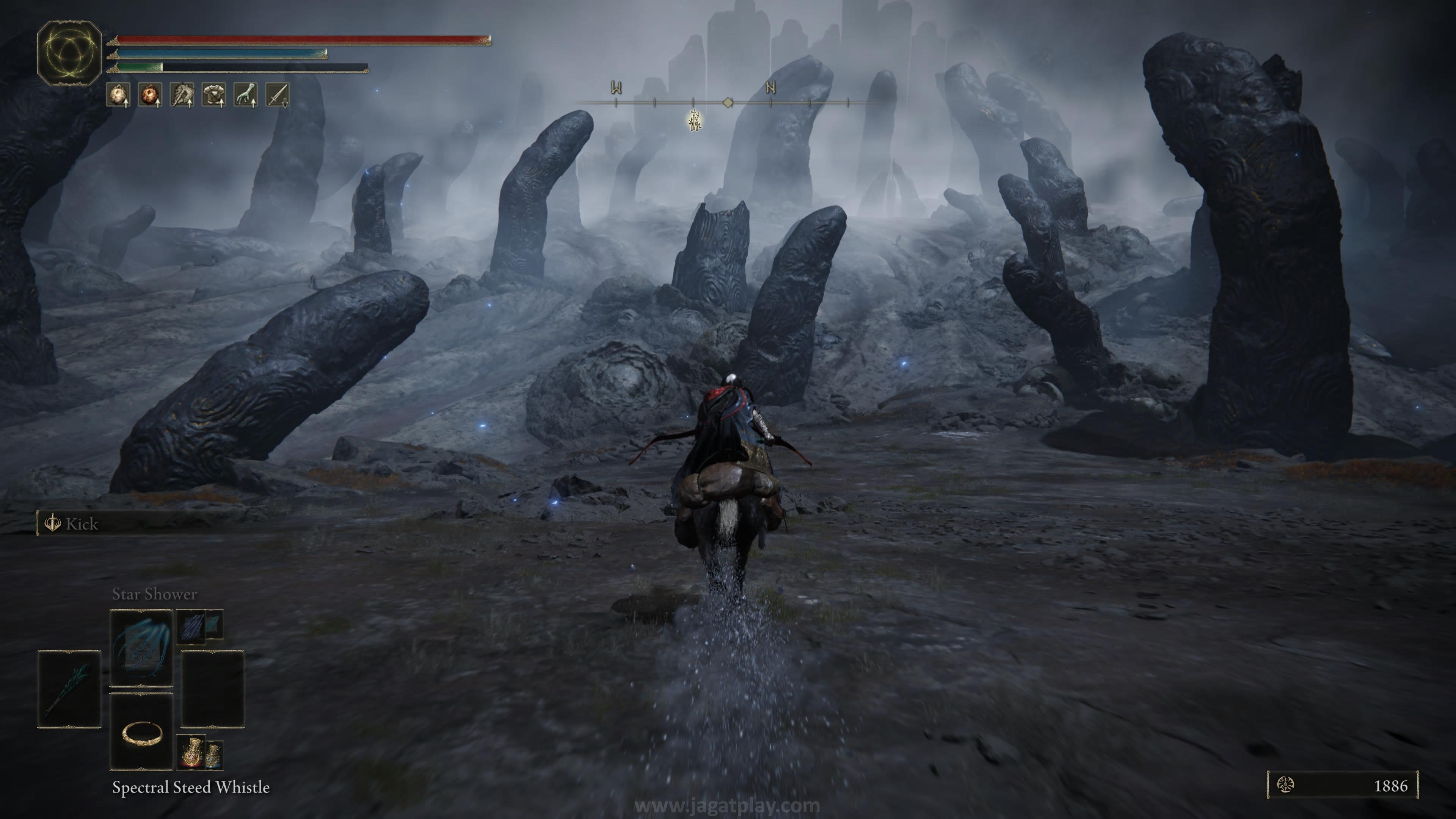Click the chest armor buff icon
This screenshot has width=1456, height=819.
[214, 94]
